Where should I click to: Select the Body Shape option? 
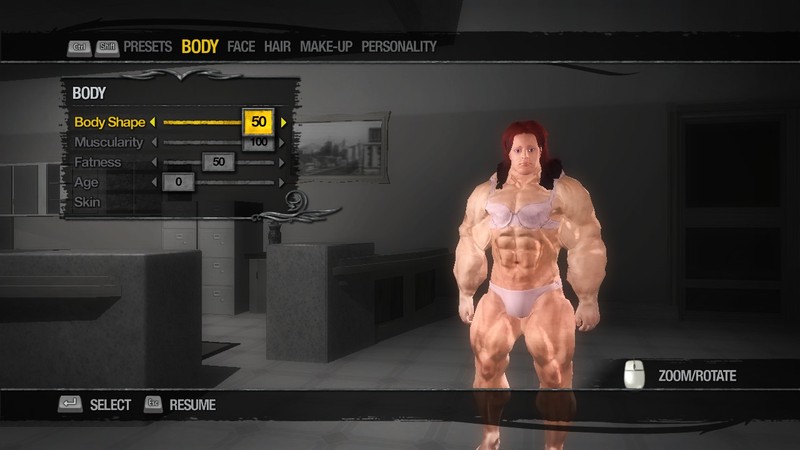coord(109,122)
